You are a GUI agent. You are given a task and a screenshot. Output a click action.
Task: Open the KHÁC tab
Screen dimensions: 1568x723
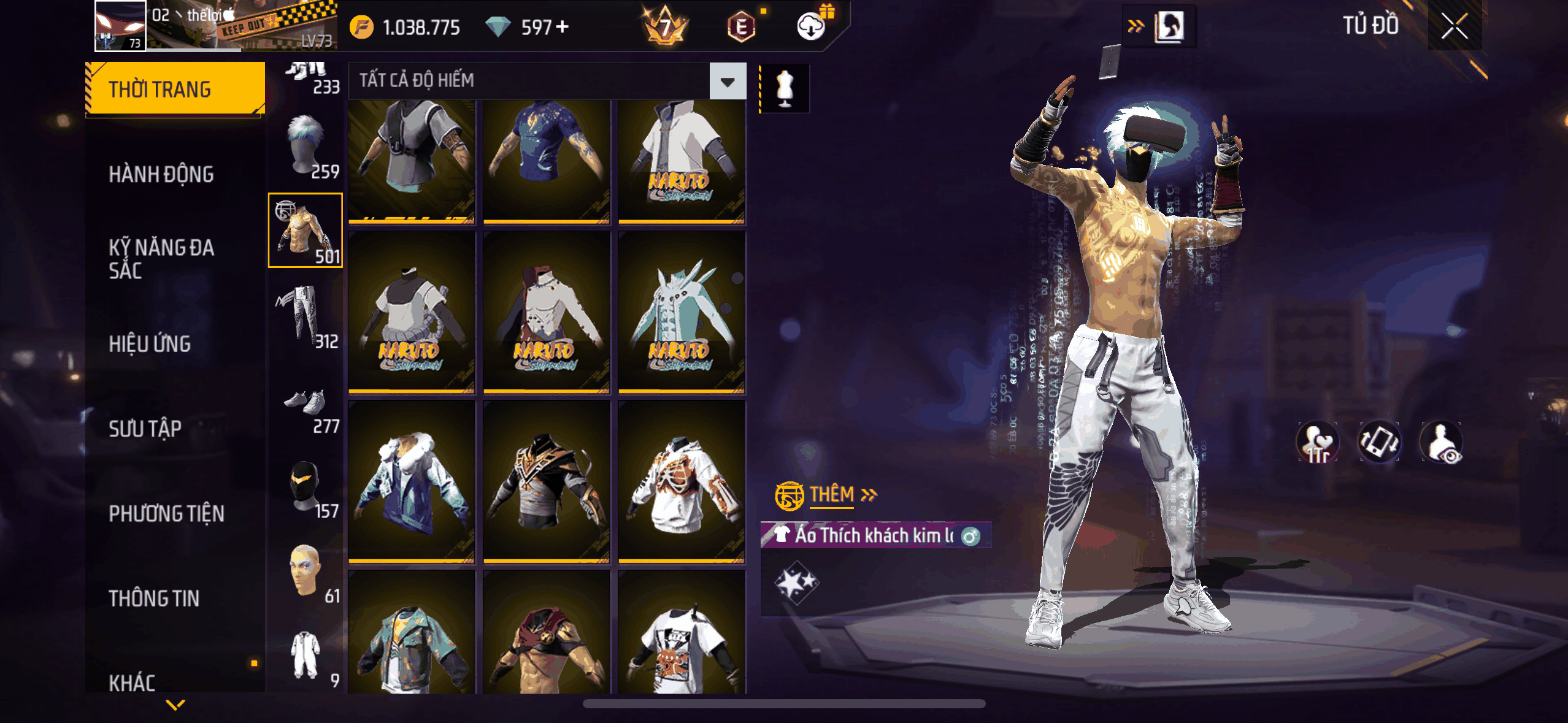coord(132,682)
